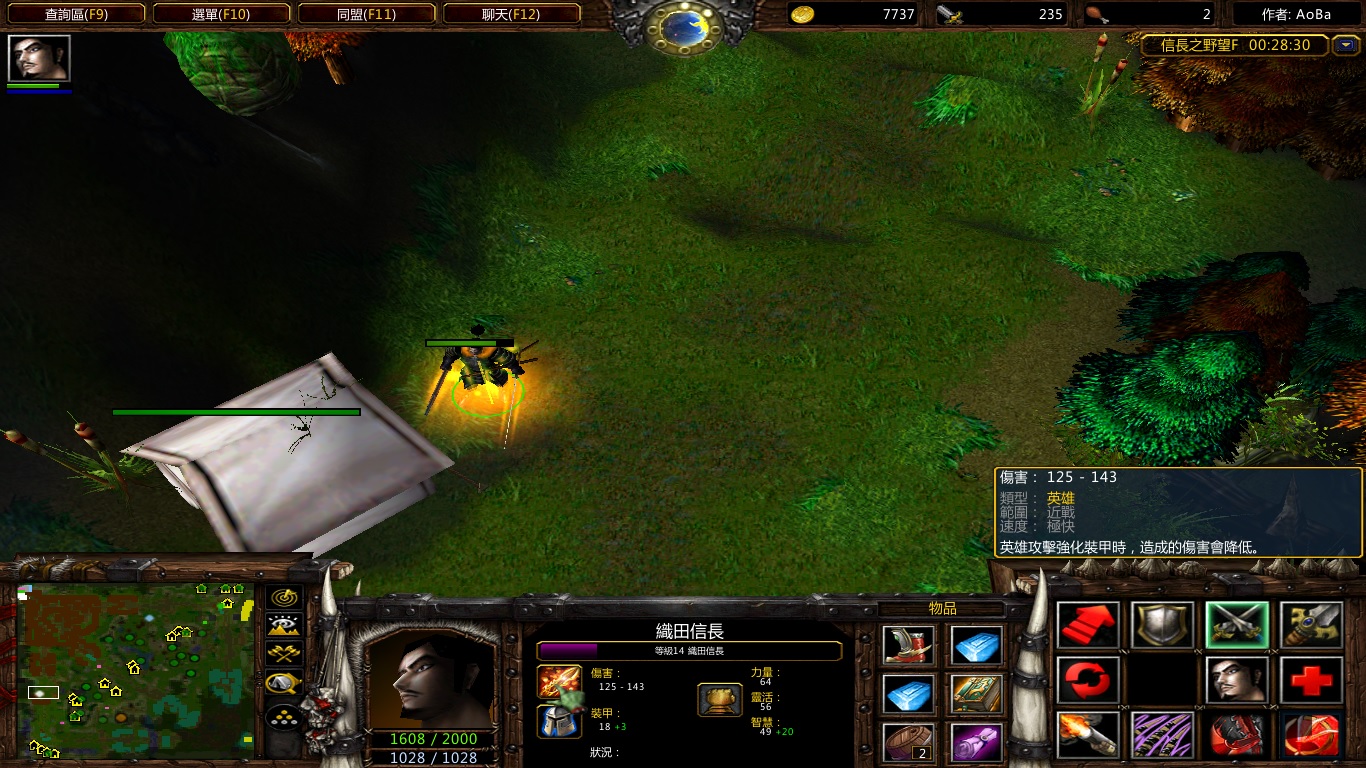Select the hold position shield command

pyautogui.click(x=1162, y=626)
